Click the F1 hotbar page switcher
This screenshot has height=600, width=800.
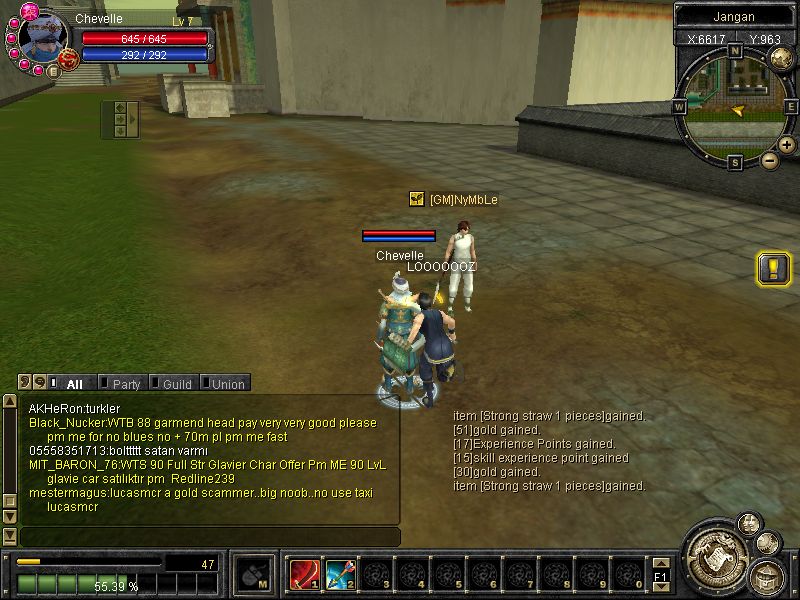pos(660,577)
